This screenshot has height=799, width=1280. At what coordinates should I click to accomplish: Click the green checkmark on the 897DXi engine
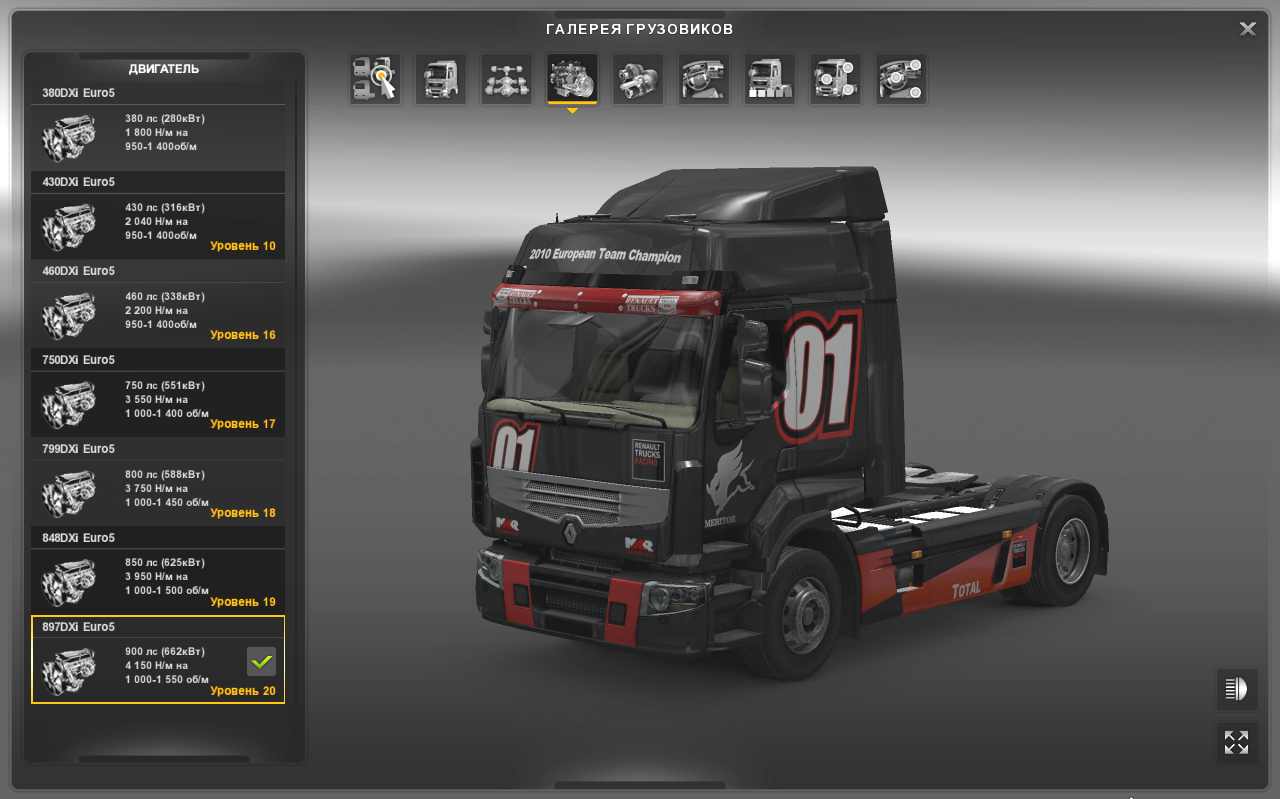260,661
